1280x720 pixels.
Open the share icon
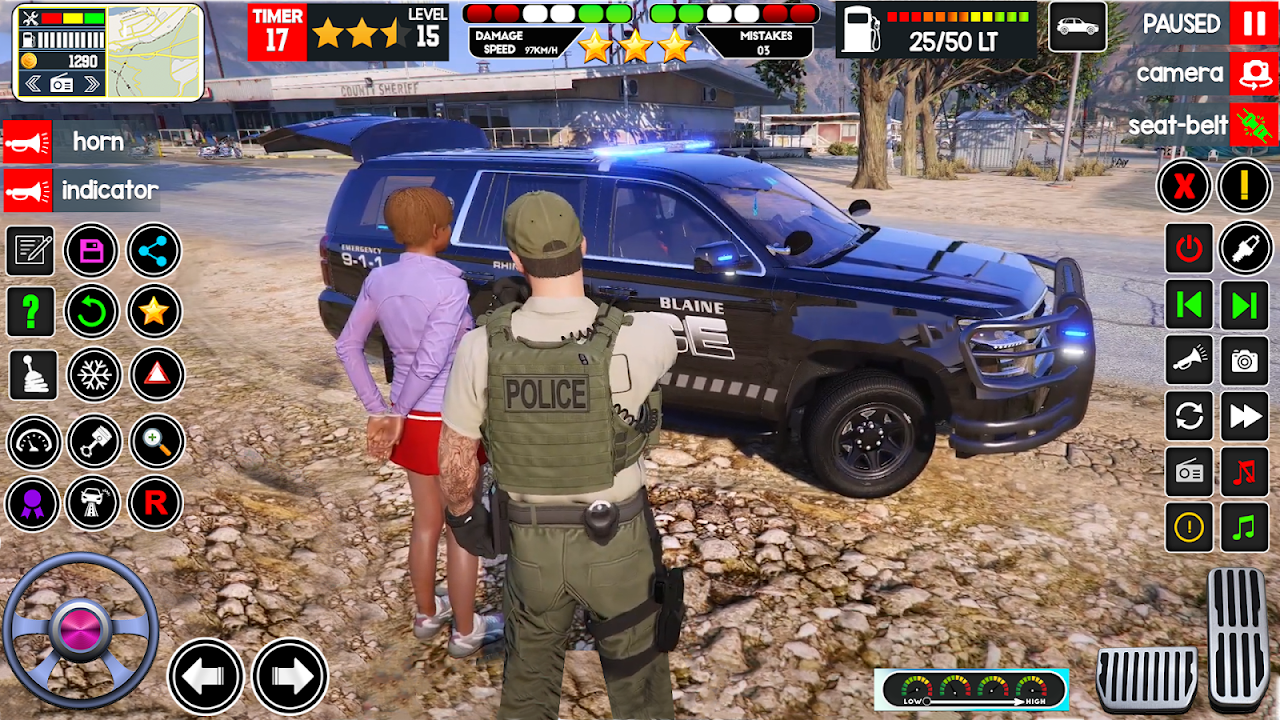(x=154, y=251)
